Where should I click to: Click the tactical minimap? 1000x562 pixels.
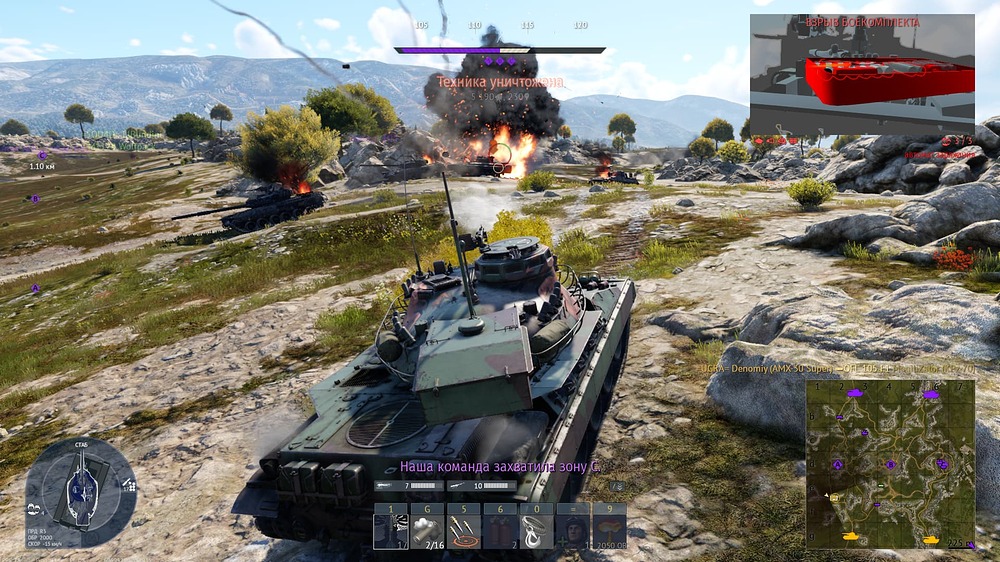click(890, 463)
